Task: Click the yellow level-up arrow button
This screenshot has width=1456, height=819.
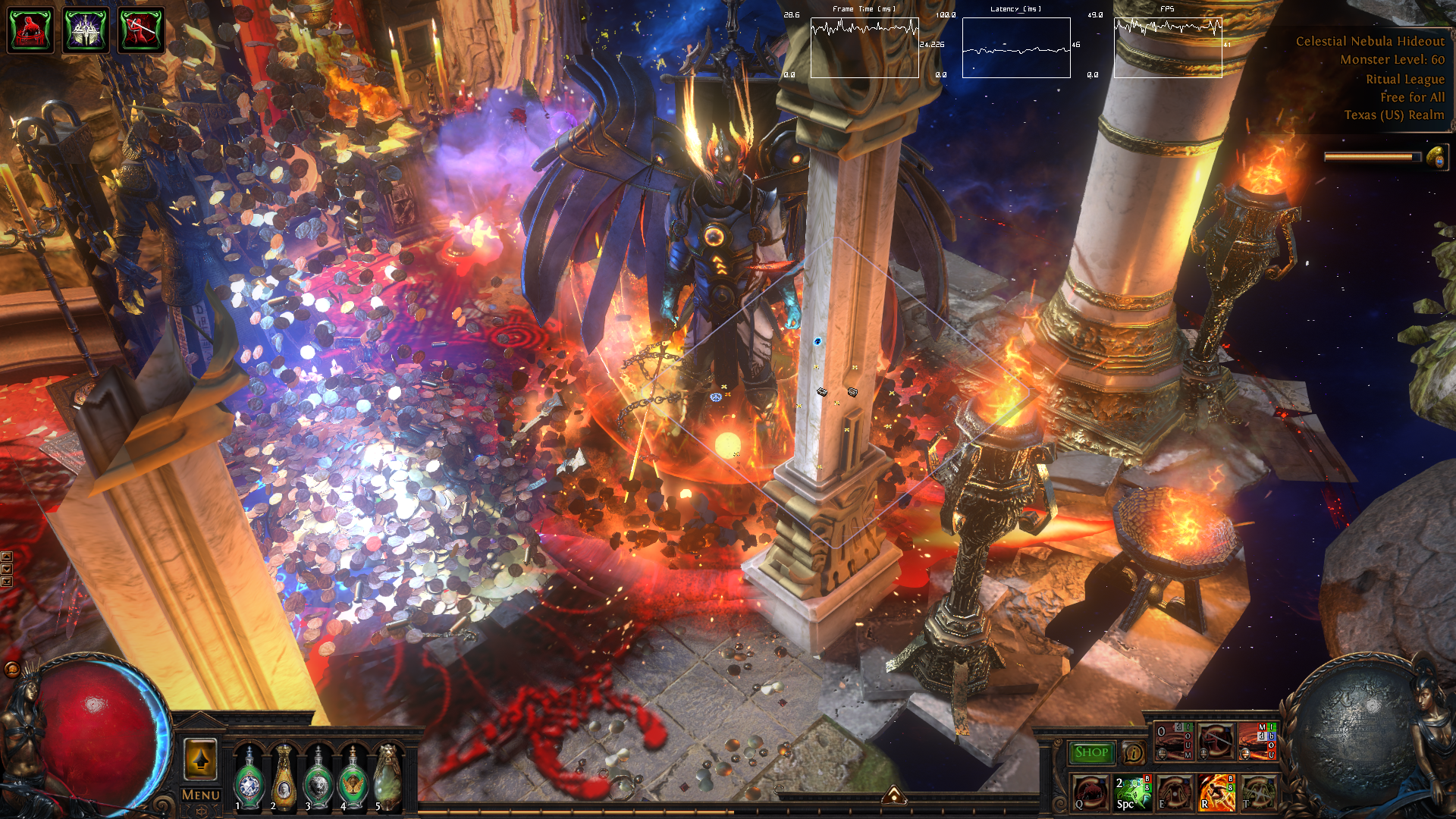Action: click(x=200, y=759)
